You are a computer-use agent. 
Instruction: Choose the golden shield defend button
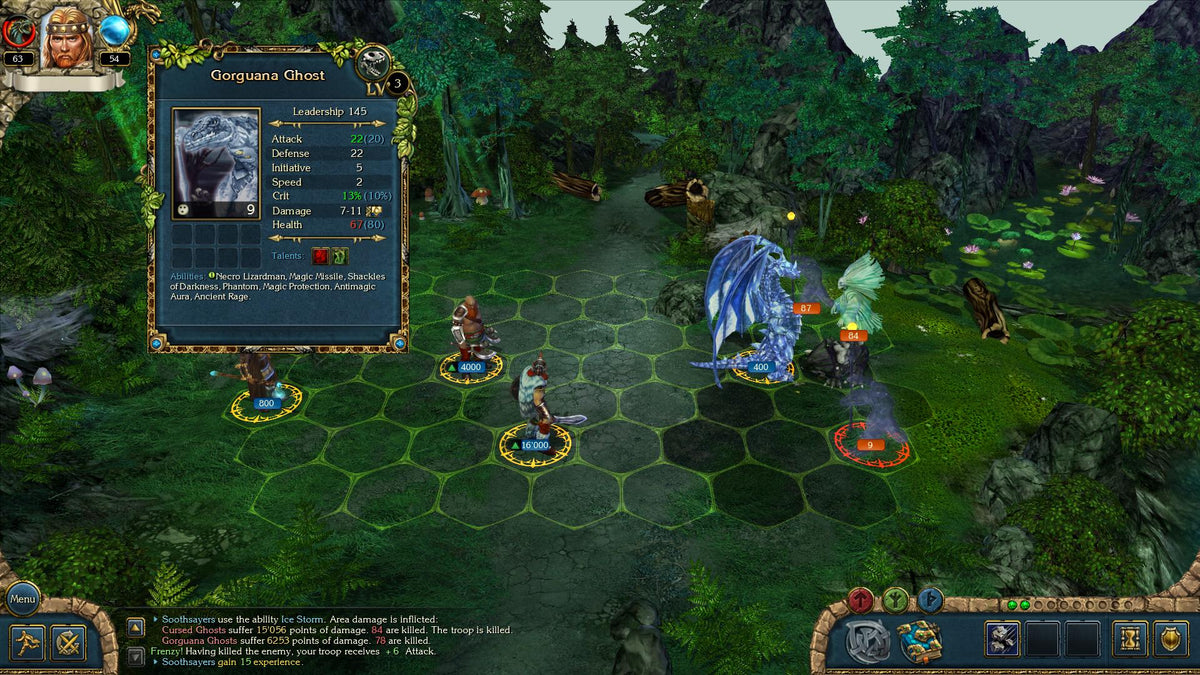(1170, 639)
